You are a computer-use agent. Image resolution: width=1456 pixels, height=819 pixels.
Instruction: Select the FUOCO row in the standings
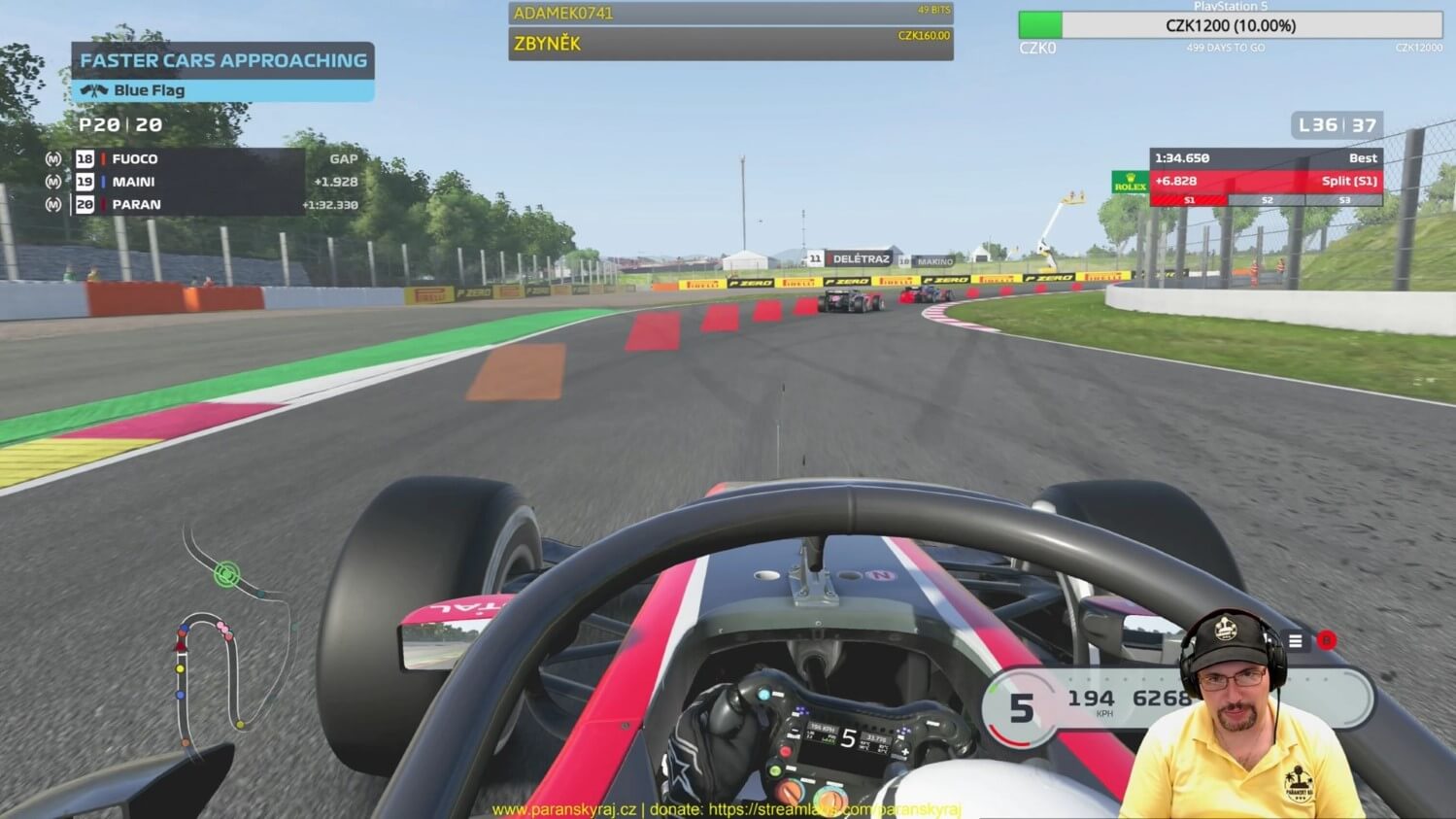click(x=187, y=158)
